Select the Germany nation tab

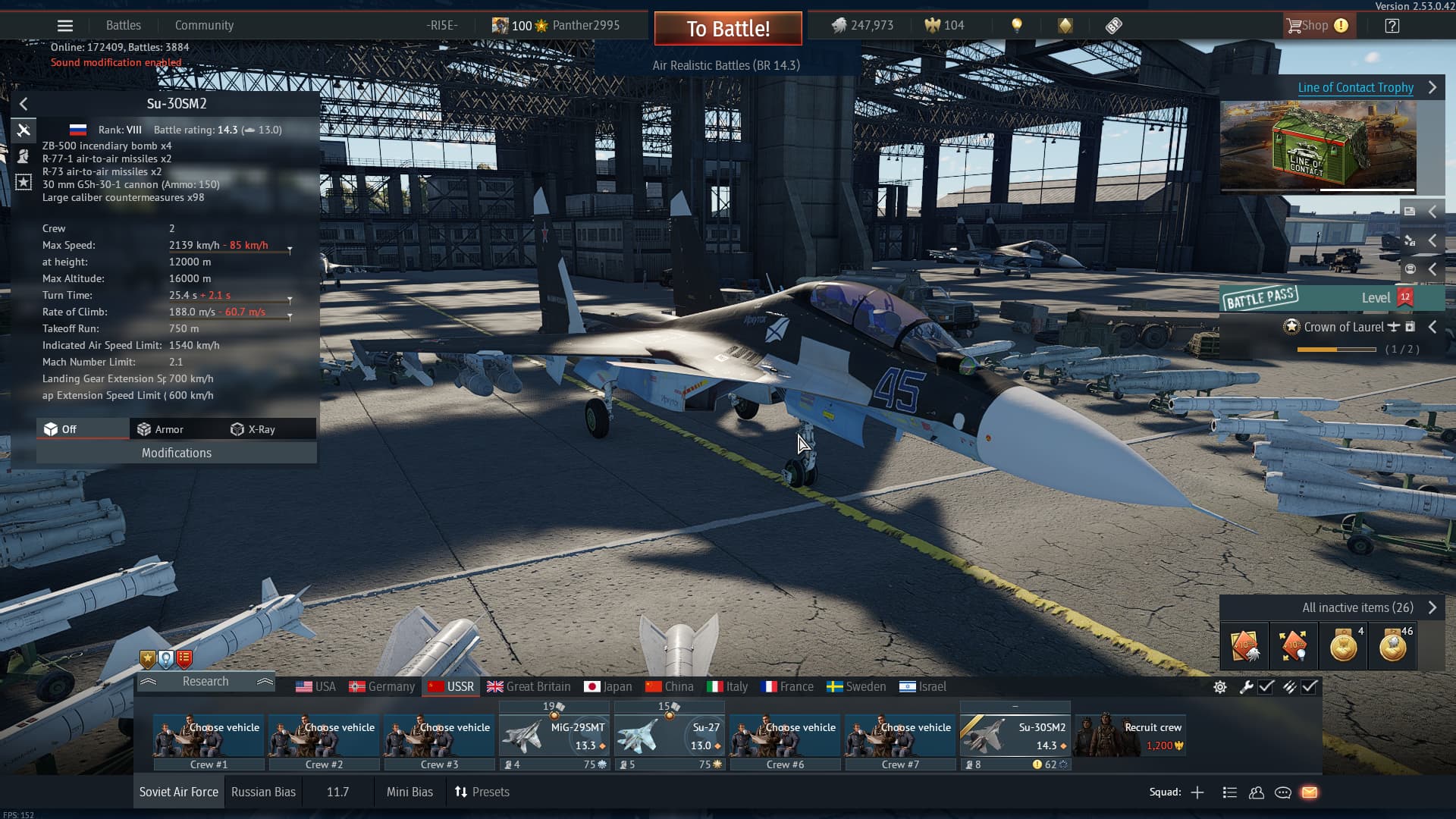click(x=382, y=686)
